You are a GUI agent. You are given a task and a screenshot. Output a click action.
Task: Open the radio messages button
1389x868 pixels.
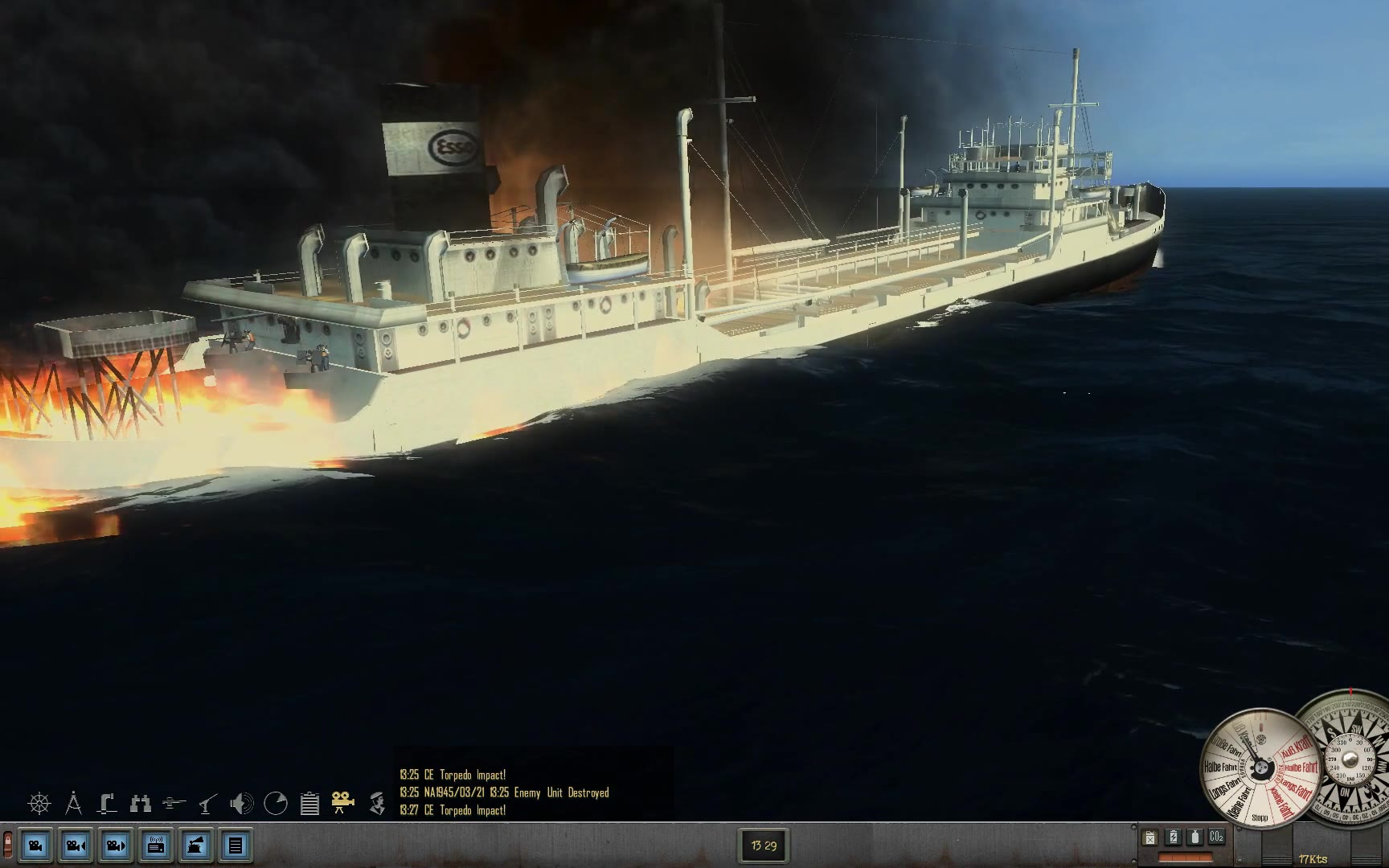click(156, 845)
